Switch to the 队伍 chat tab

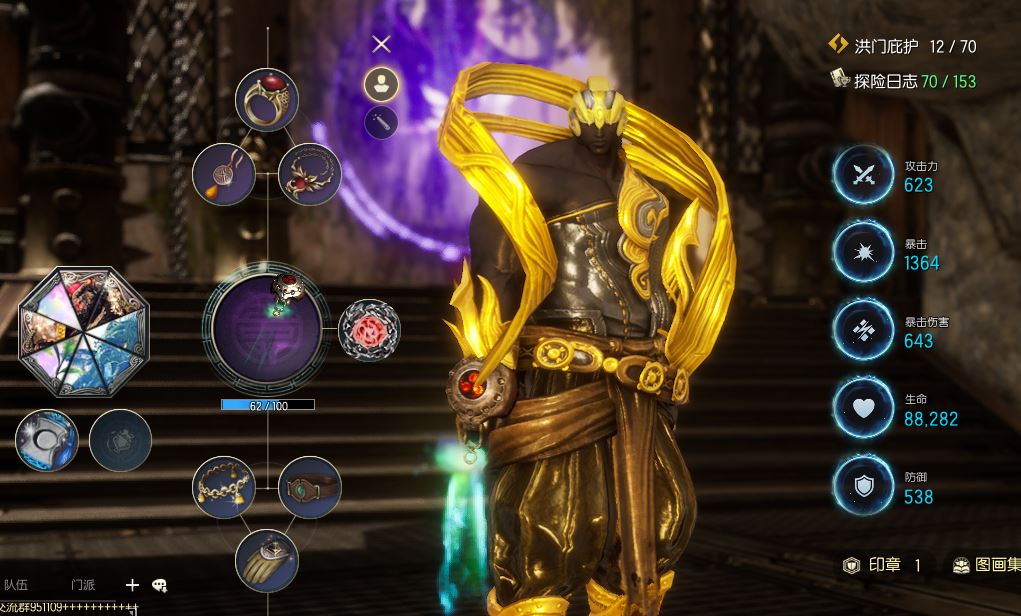(16, 585)
